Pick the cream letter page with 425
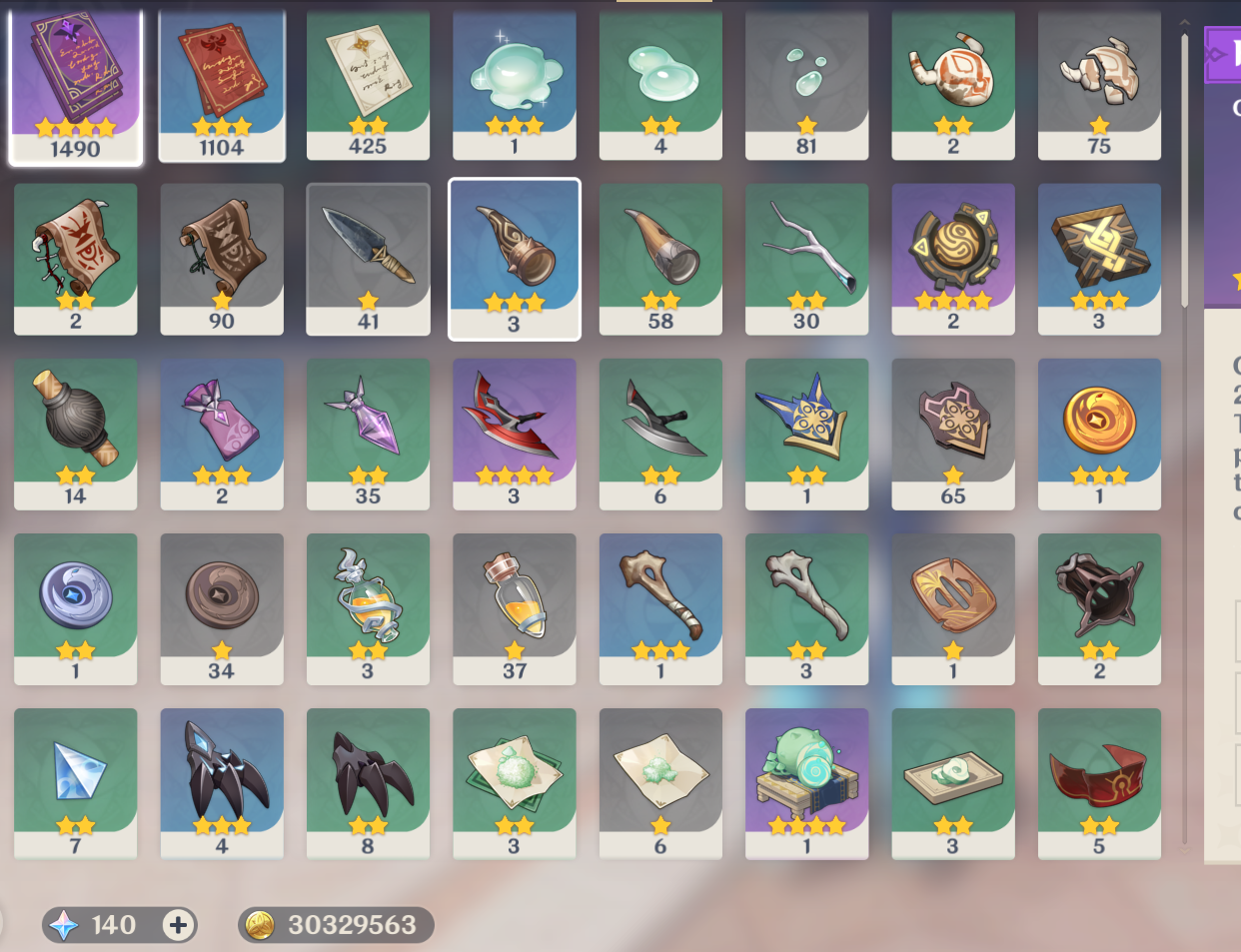Screen dimensions: 1241x952 pyautogui.click(x=368, y=85)
